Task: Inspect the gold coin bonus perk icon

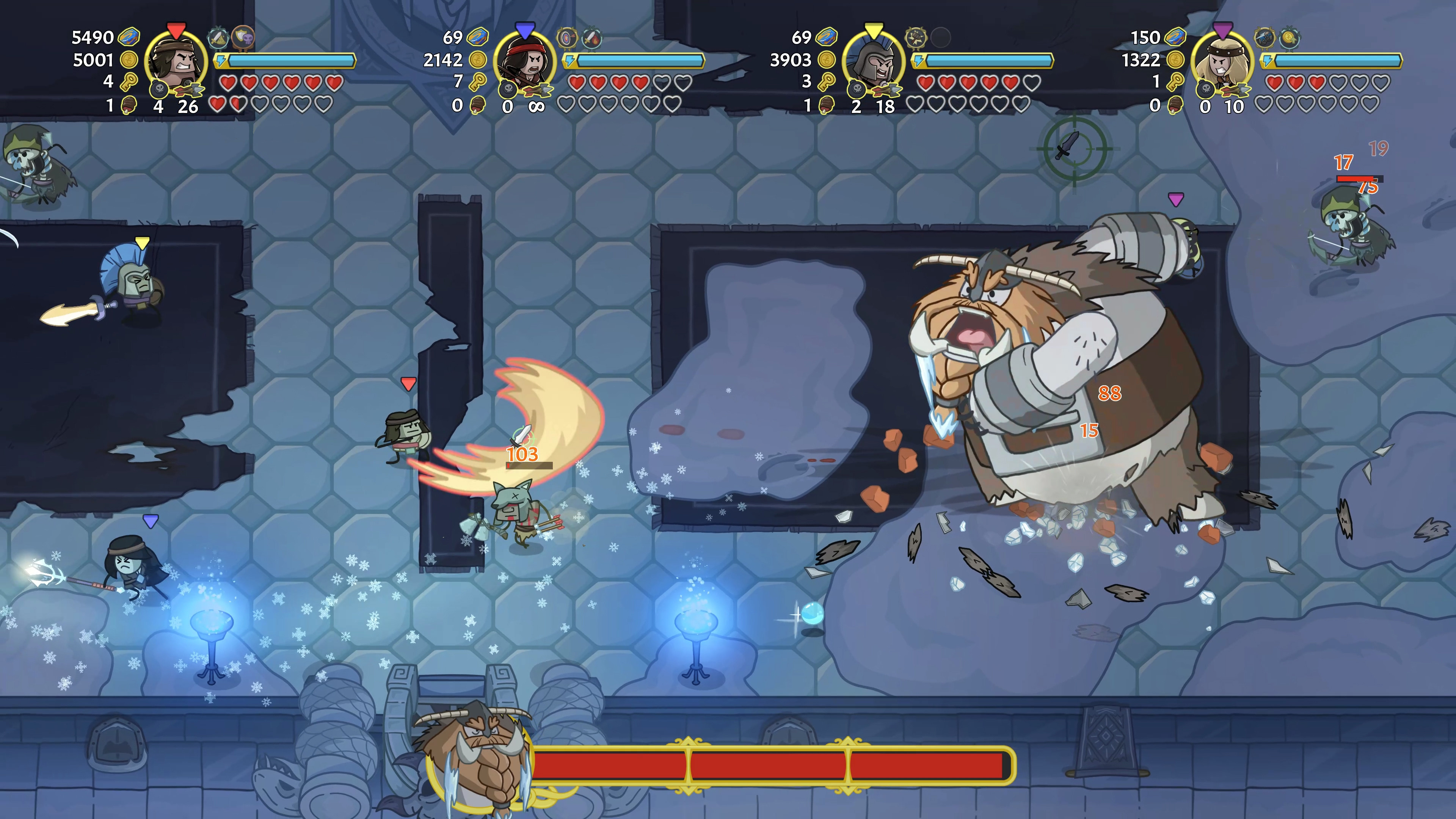Action: pos(1289,37)
